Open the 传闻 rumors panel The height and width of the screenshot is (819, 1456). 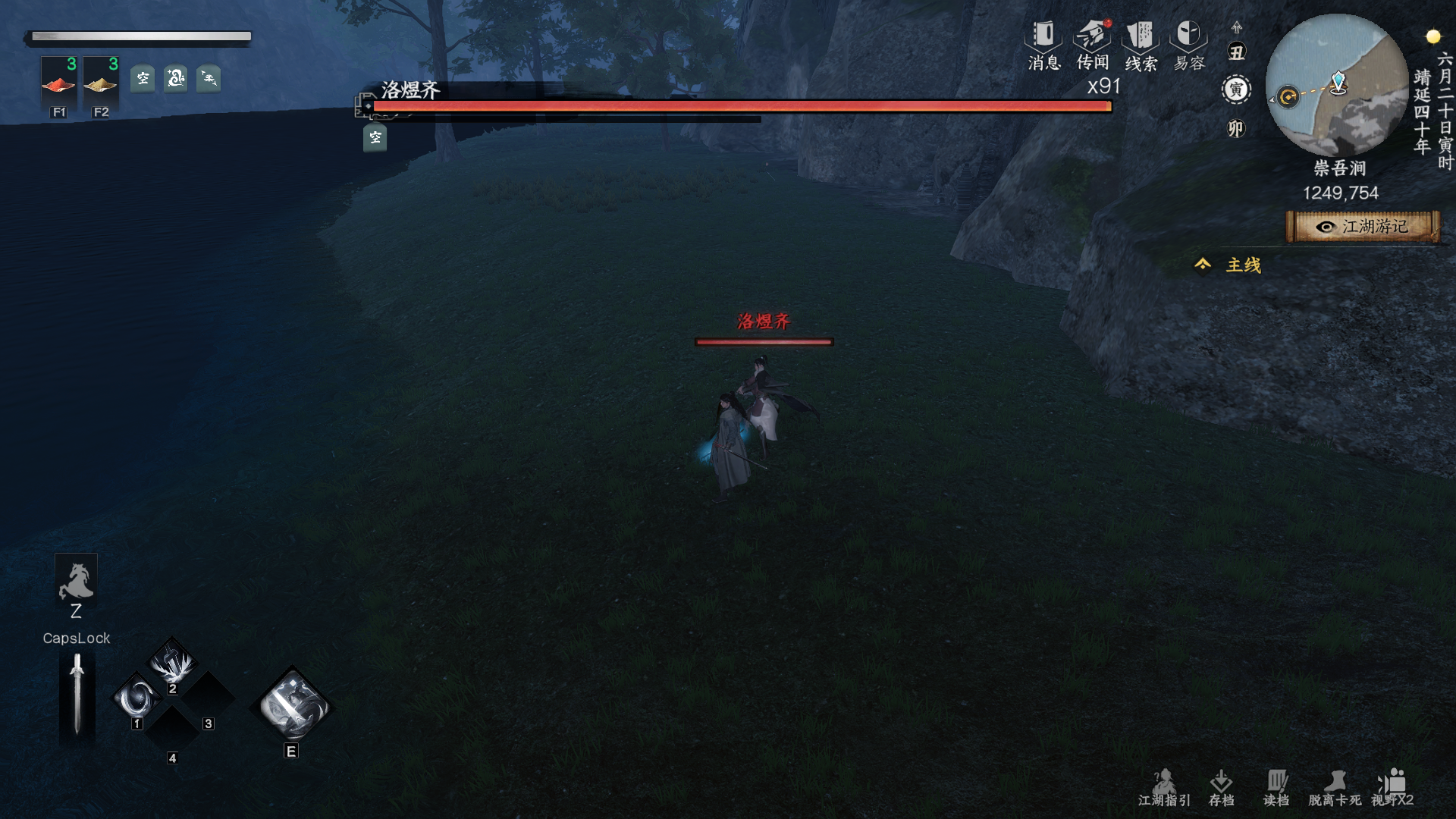(1093, 44)
